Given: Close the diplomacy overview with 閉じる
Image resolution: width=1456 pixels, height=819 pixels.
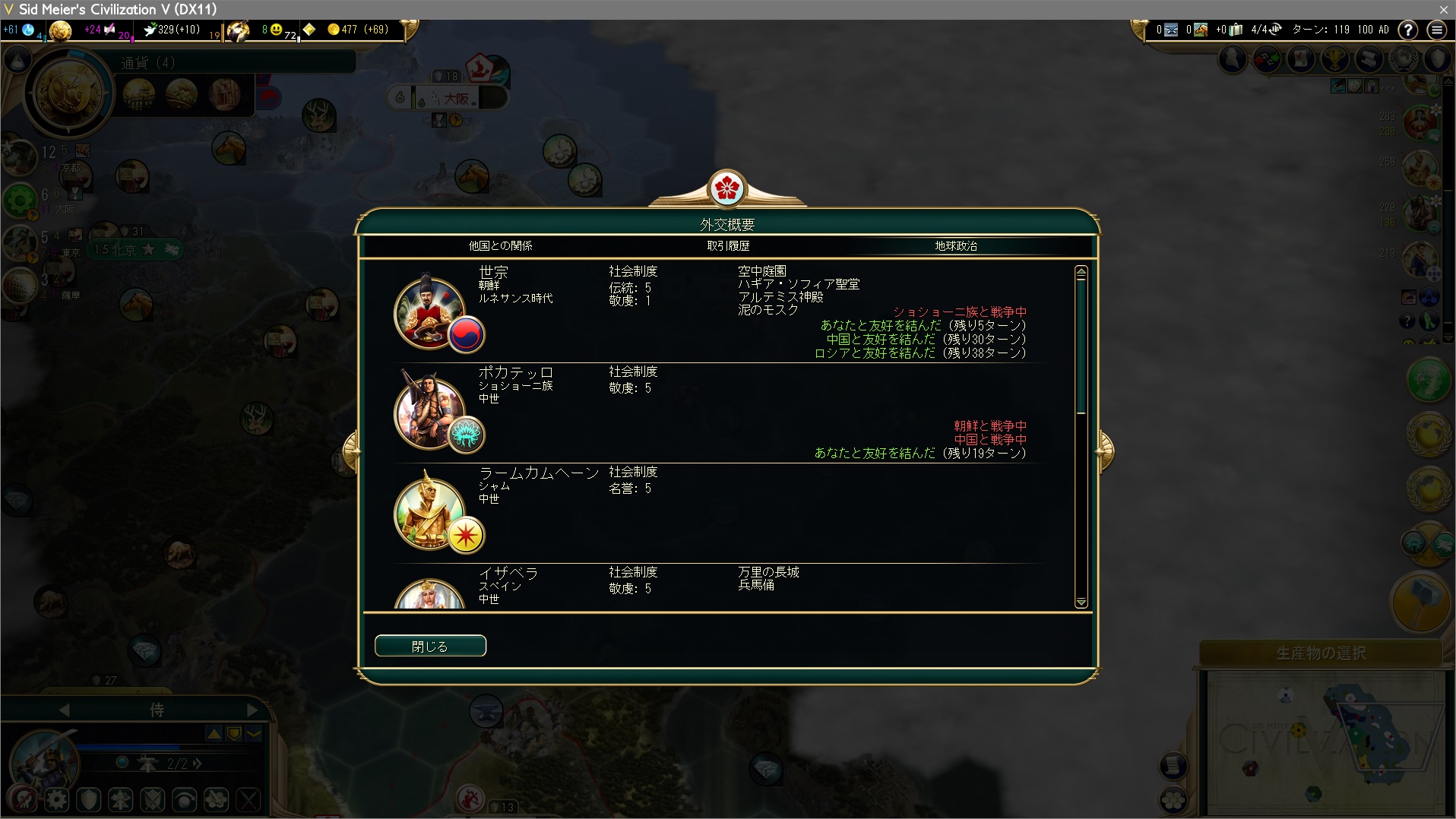Looking at the screenshot, I should click(x=430, y=646).
